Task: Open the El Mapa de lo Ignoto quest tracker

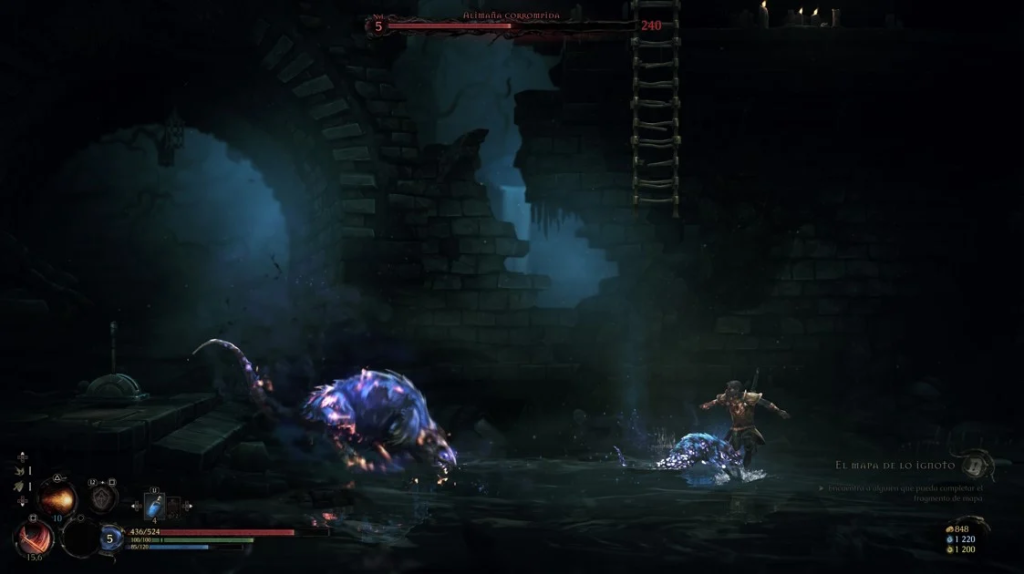Action: 895,466
